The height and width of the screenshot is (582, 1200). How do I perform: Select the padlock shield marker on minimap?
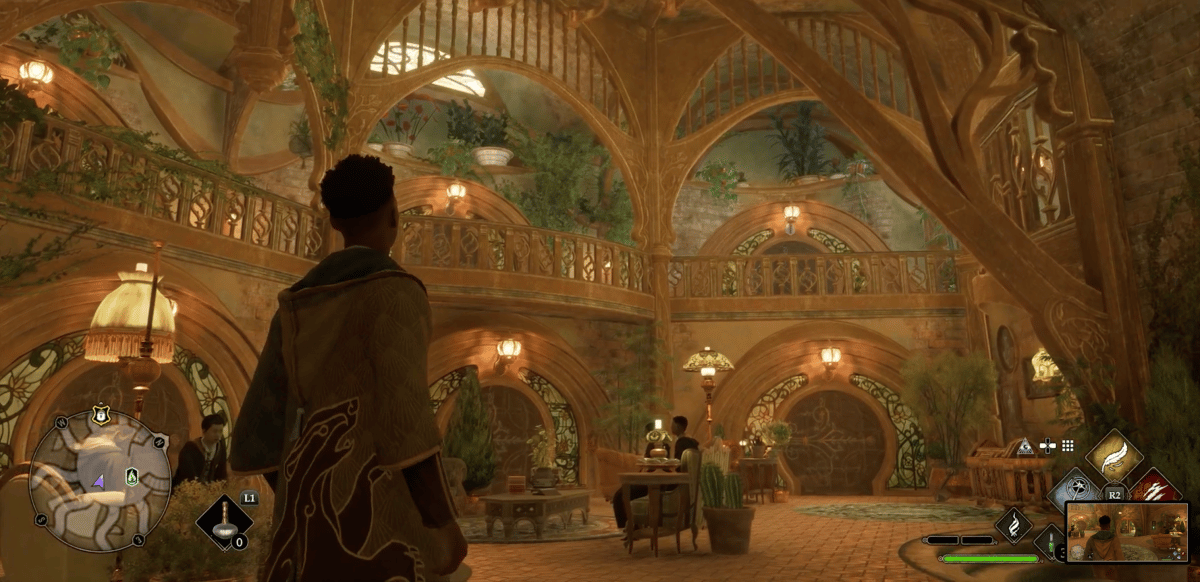pos(101,413)
